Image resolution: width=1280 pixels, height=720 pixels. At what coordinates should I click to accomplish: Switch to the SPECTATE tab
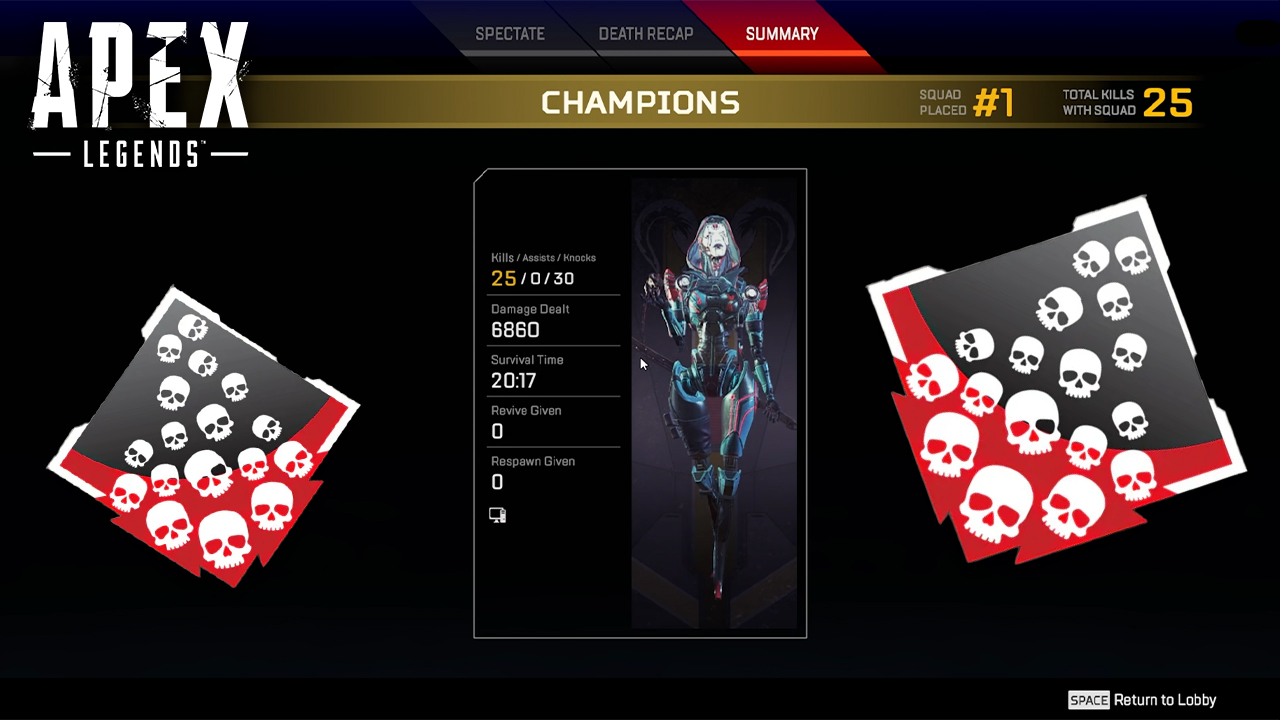tap(510, 33)
